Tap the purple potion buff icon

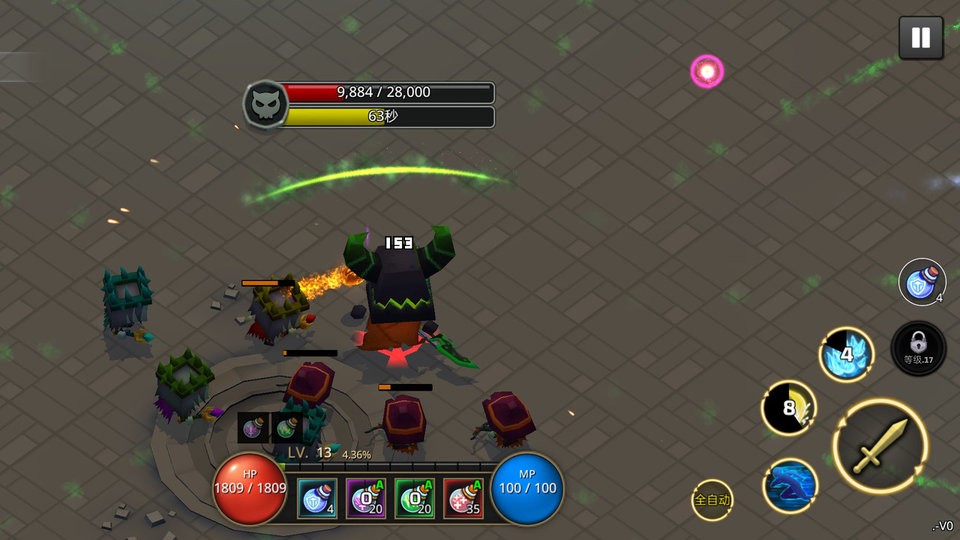click(253, 427)
